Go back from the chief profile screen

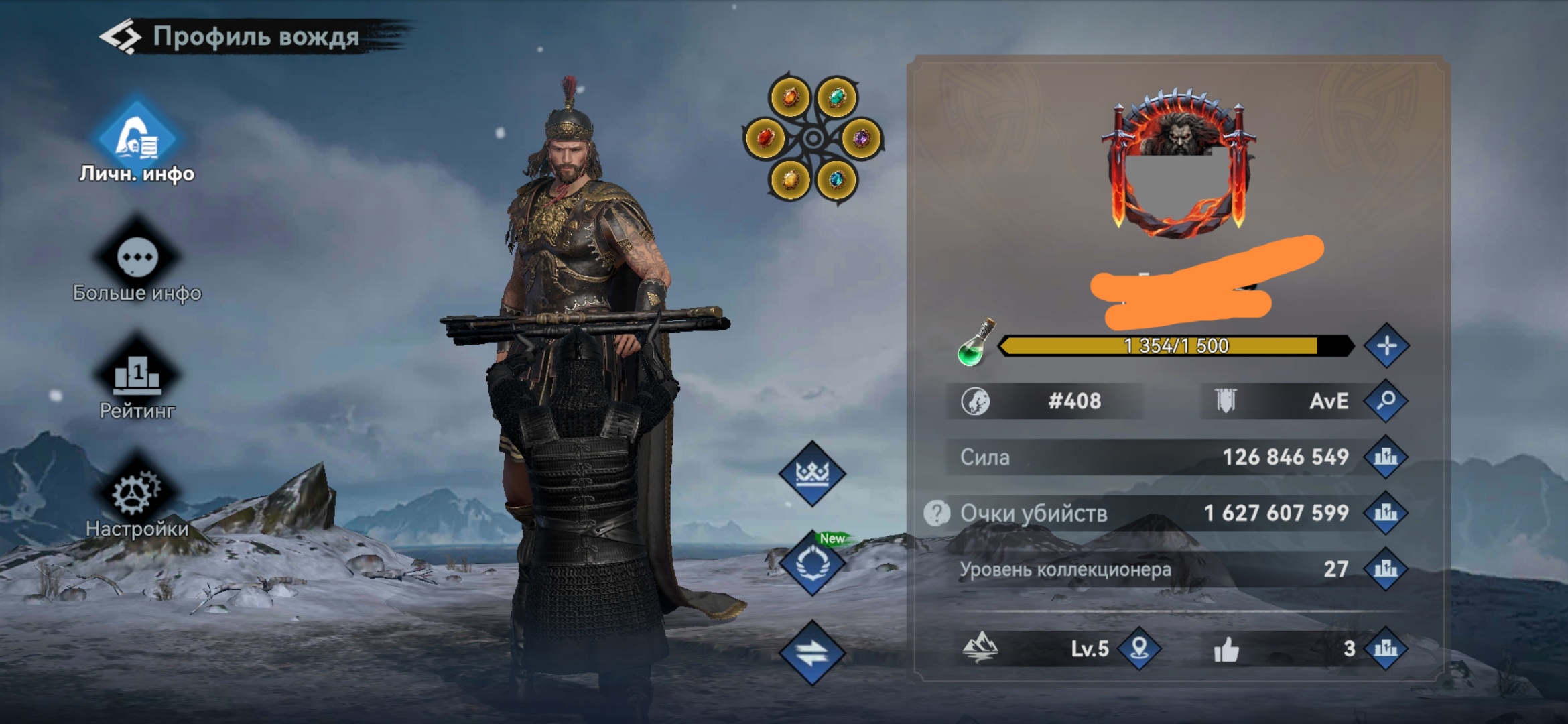tap(121, 37)
